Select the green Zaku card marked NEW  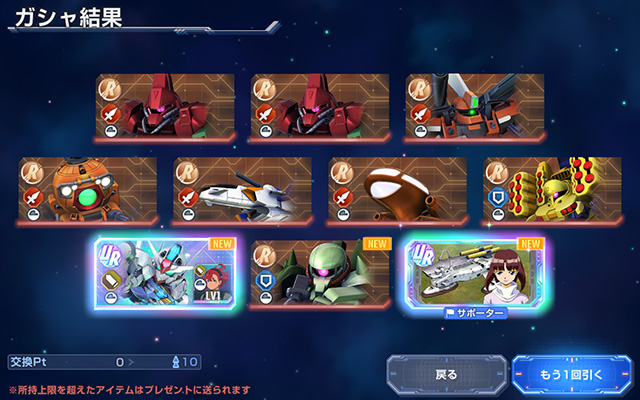[320, 272]
